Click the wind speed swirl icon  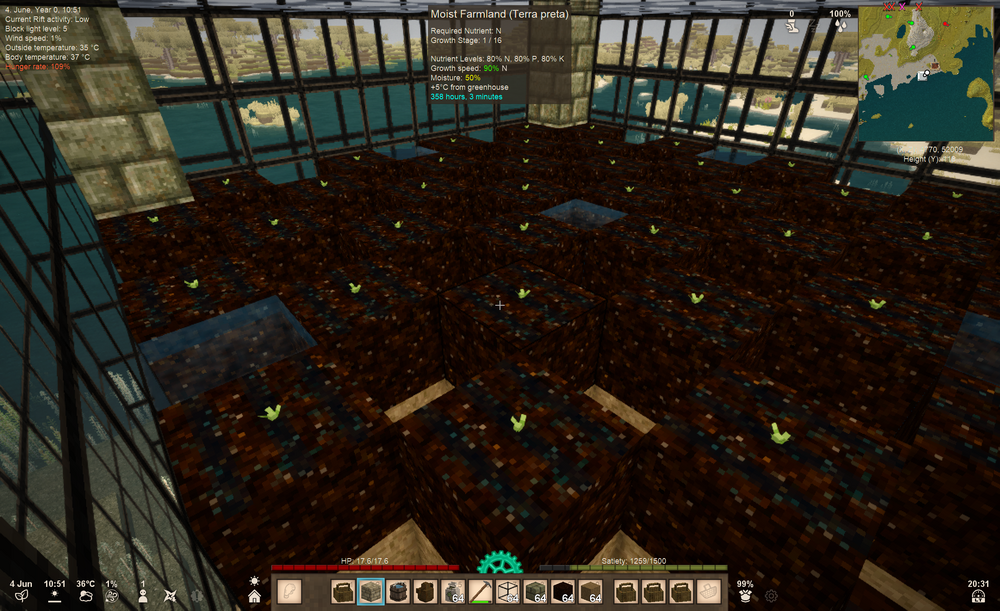coord(112,596)
